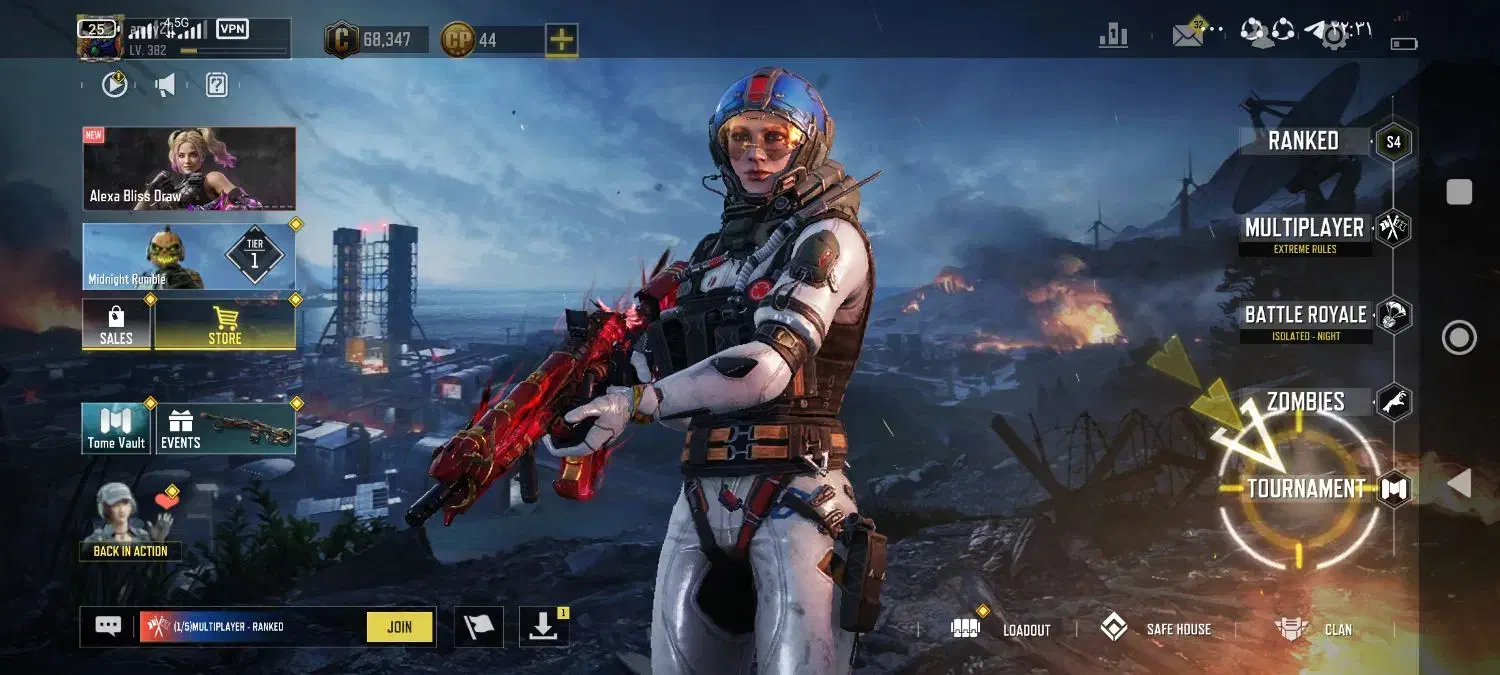The image size is (1500, 675).
Task: Enter the Zombies mode
Action: tap(1305, 402)
